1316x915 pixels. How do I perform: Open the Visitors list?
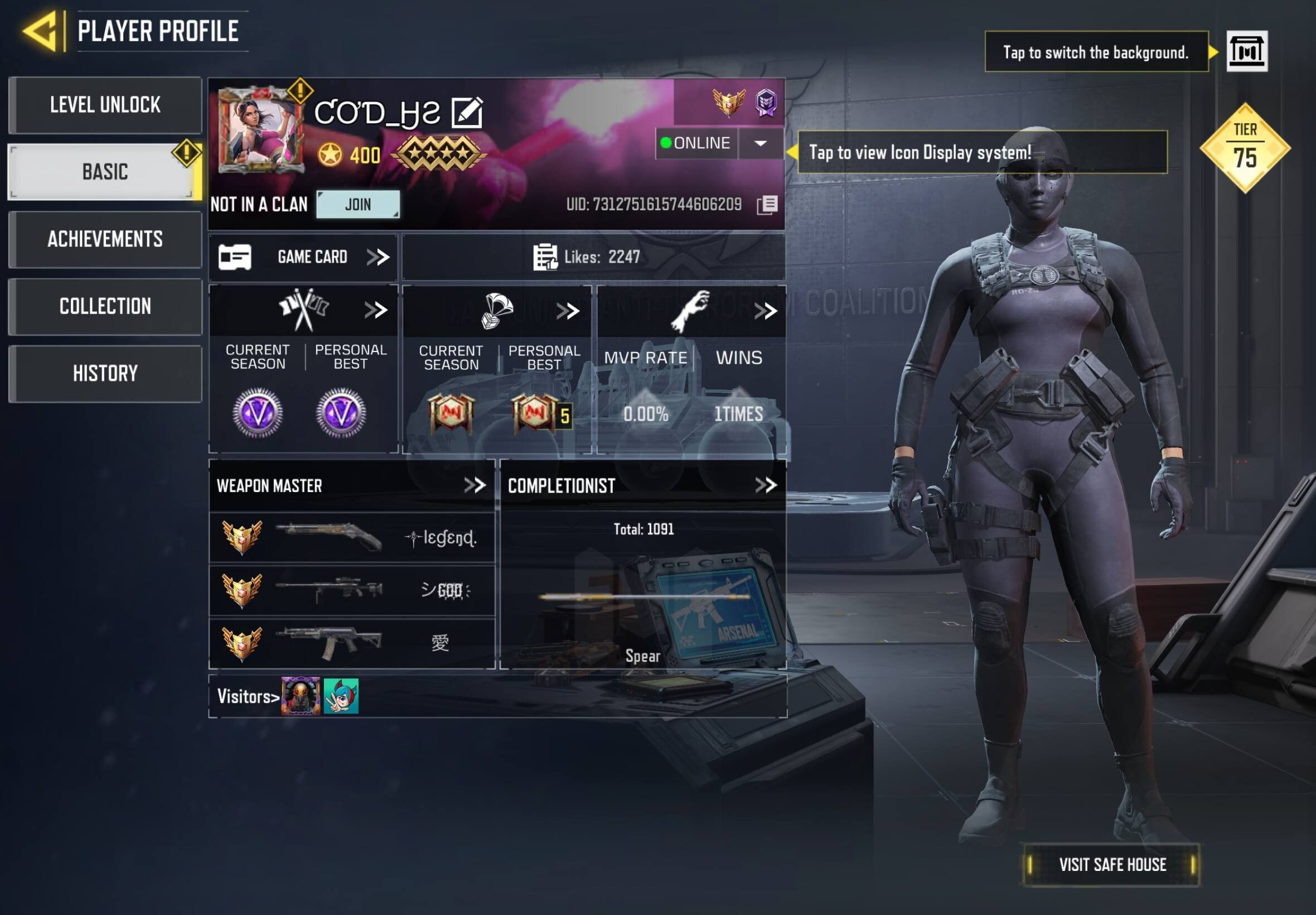[248, 696]
